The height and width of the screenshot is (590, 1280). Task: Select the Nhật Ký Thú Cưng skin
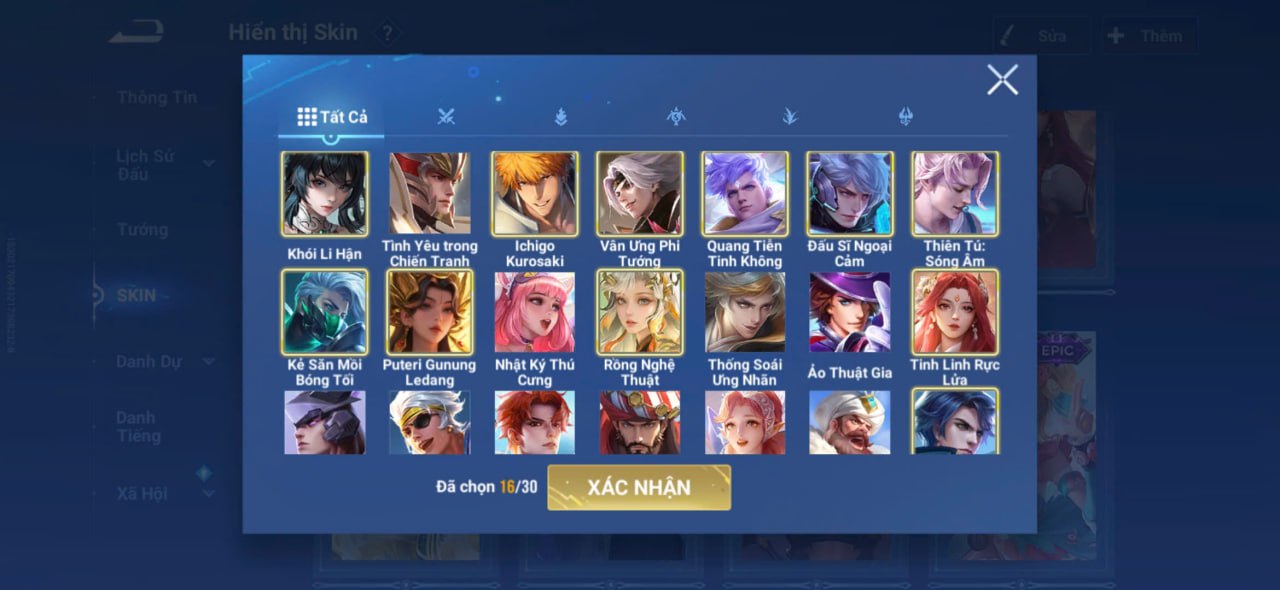pyautogui.click(x=535, y=312)
